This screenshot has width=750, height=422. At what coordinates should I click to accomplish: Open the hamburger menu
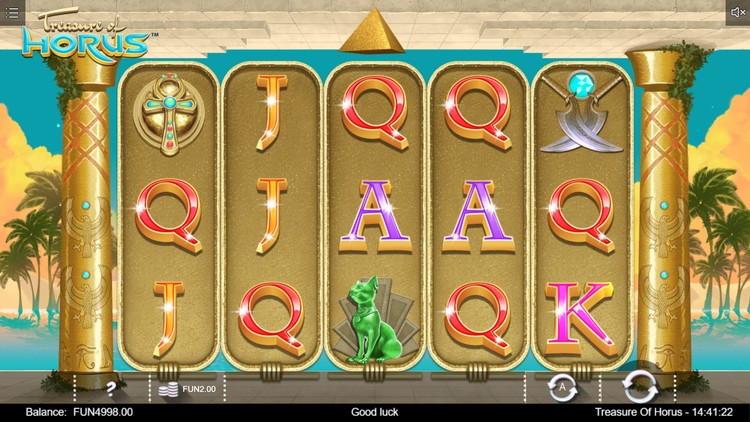13,13
